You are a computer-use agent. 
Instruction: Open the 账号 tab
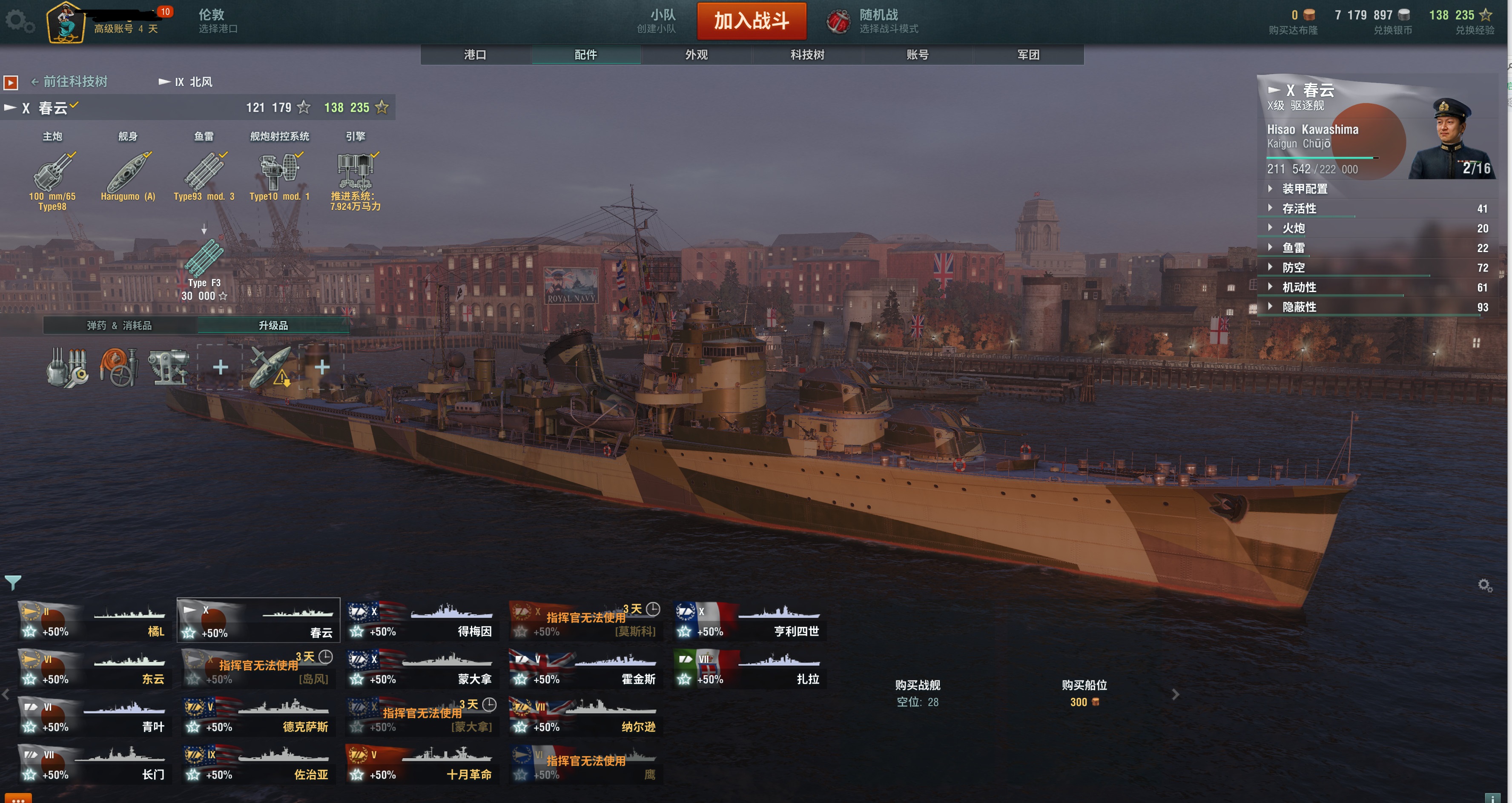pyautogui.click(x=918, y=54)
